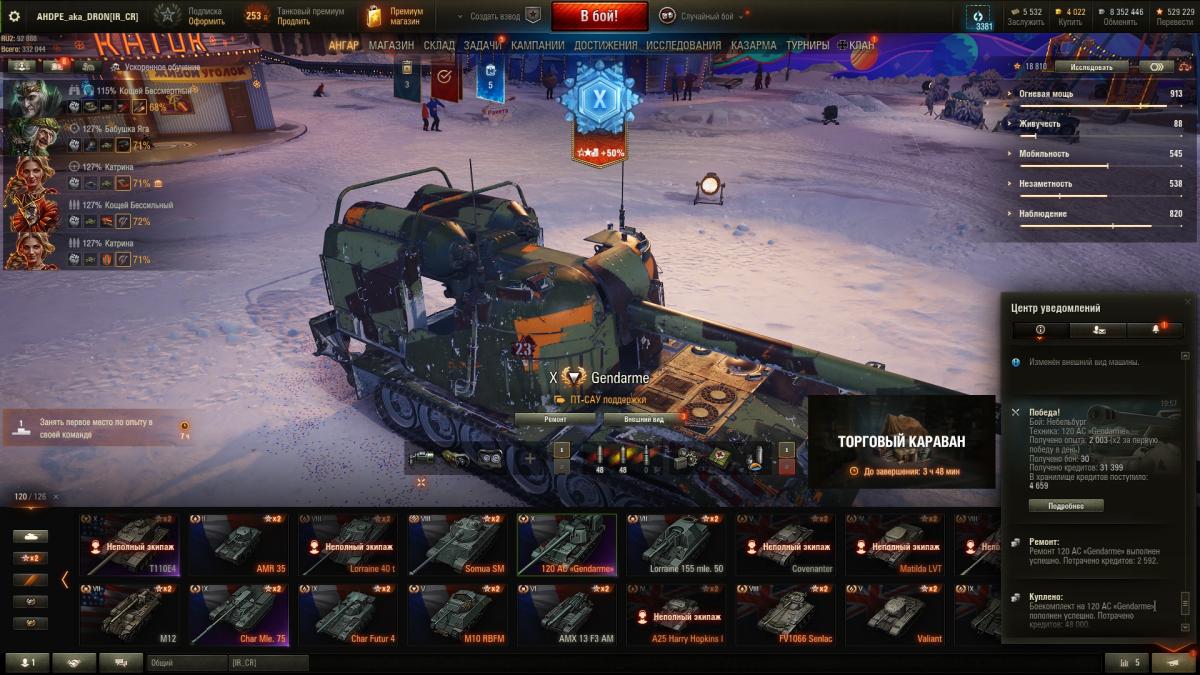
Task: Go to the ИССЛЕДОВАНИЯ tab
Action: coord(683,45)
